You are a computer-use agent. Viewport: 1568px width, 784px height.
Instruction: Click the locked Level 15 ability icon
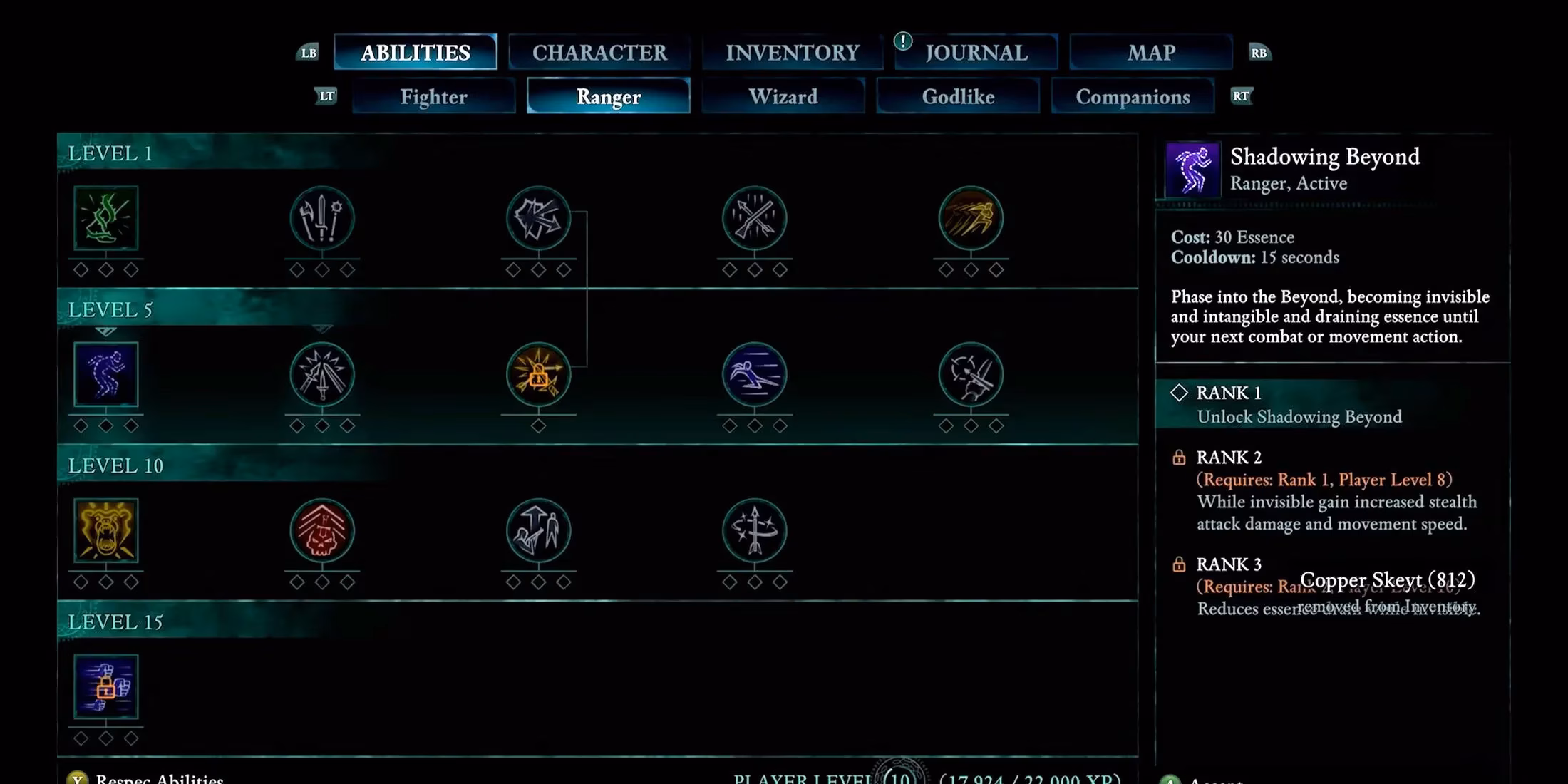click(107, 686)
